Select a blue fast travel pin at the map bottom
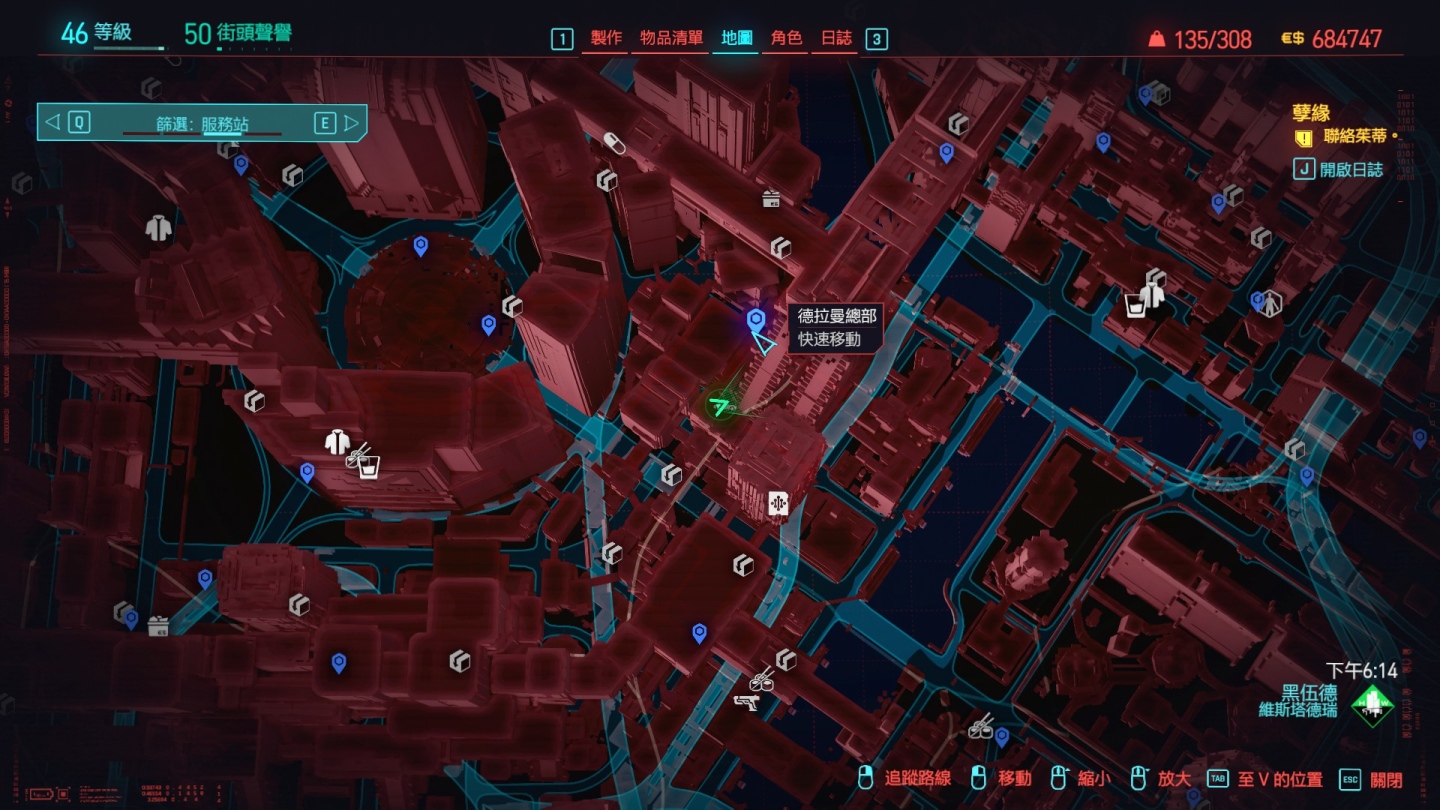The height and width of the screenshot is (810, 1440). [697, 630]
